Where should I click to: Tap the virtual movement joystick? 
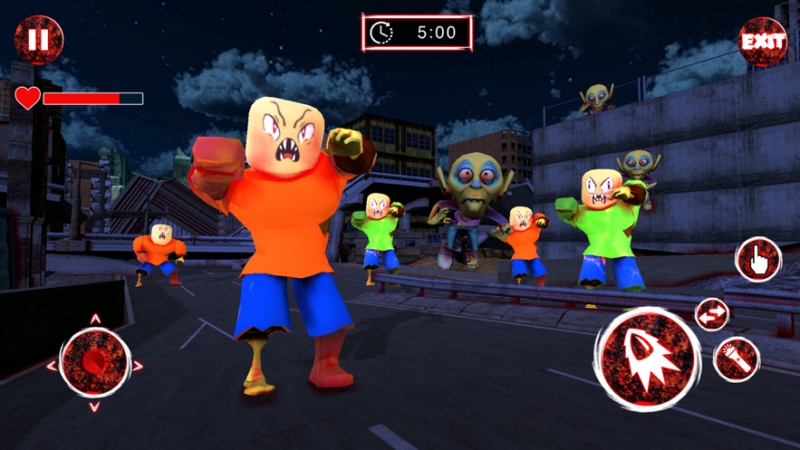tap(94, 363)
